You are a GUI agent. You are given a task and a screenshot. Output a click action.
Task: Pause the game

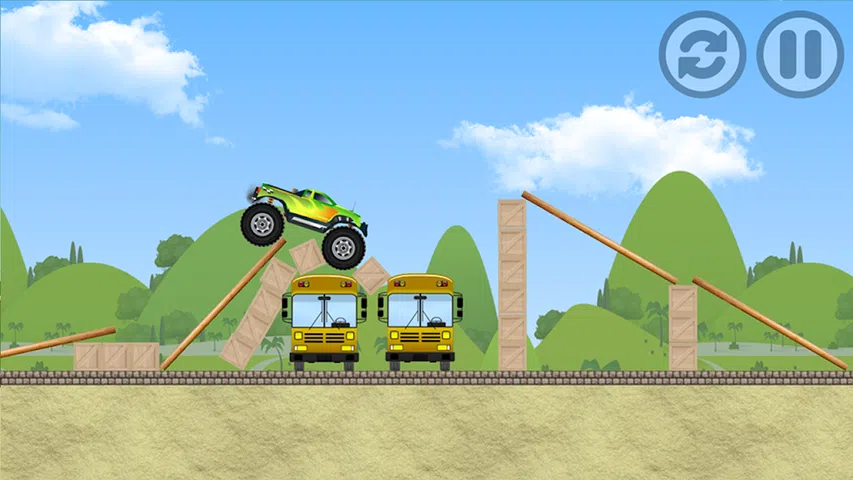pos(800,54)
